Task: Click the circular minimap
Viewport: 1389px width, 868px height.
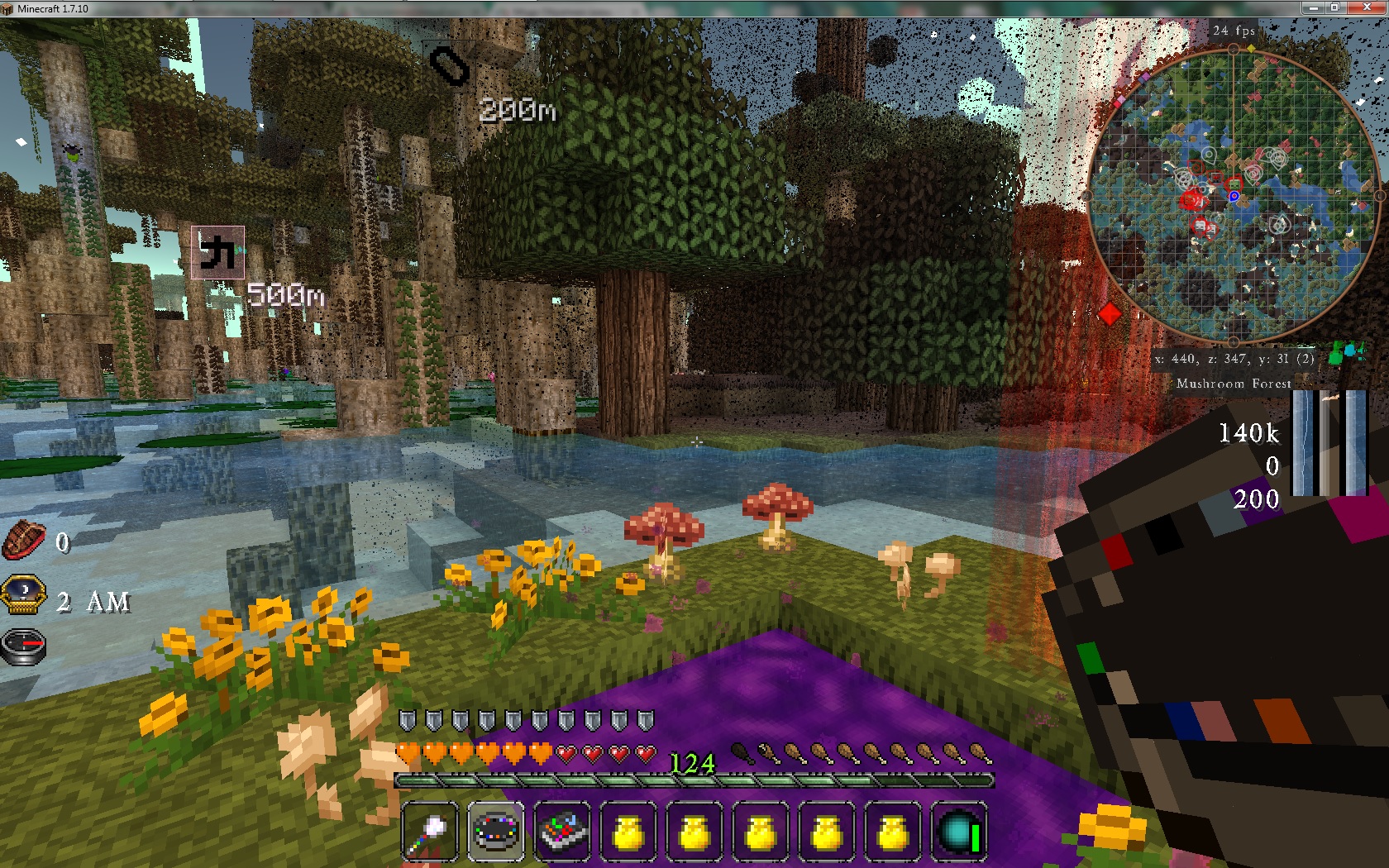Action: [x=1233, y=195]
